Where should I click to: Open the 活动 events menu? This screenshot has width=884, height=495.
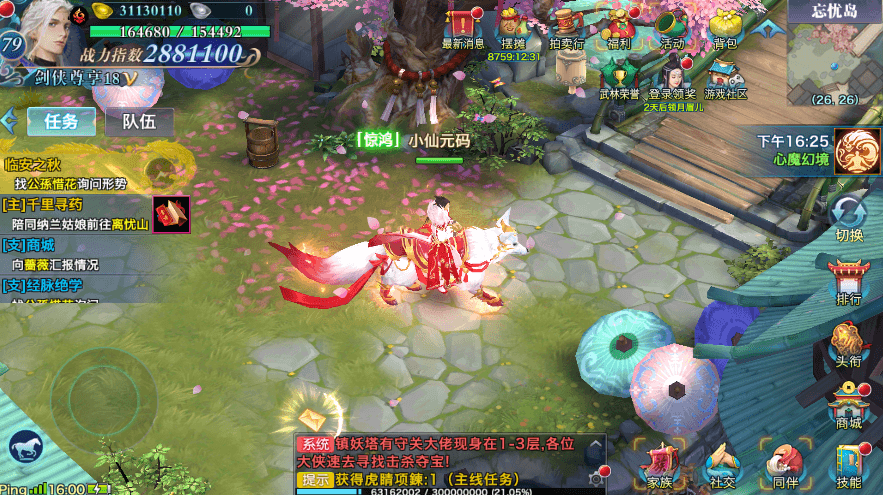coord(673,27)
